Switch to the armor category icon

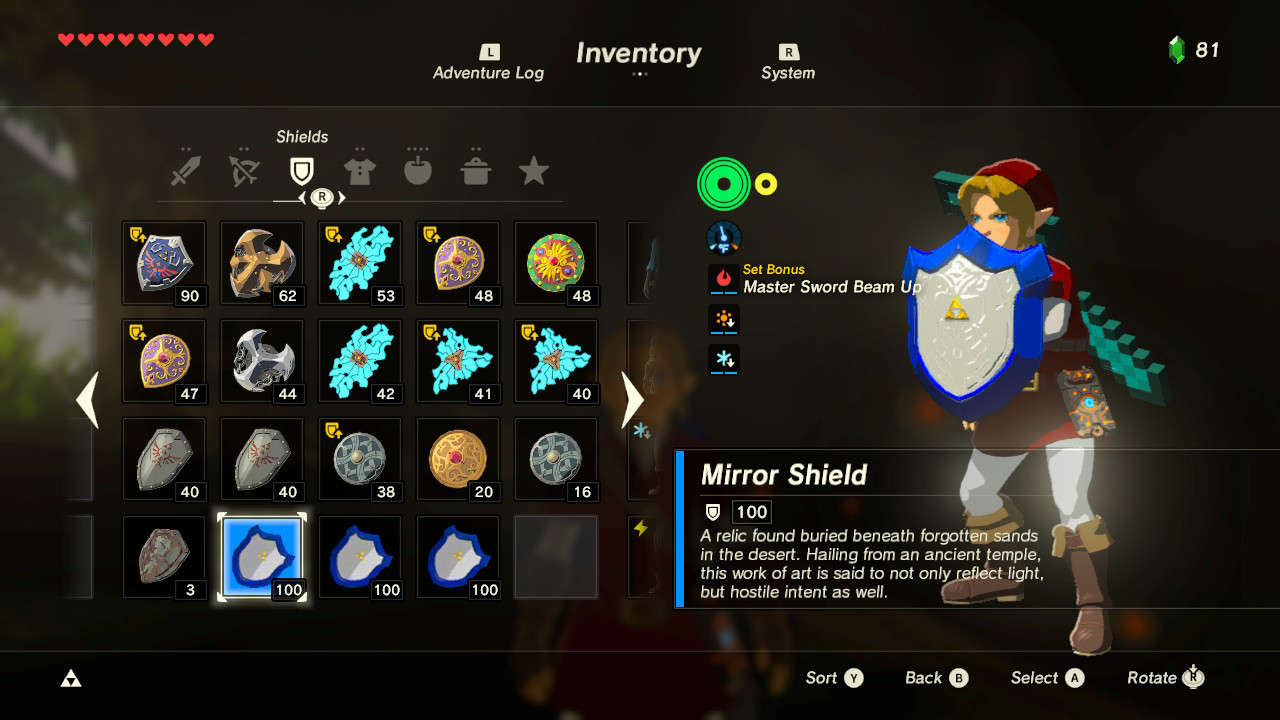(360, 168)
